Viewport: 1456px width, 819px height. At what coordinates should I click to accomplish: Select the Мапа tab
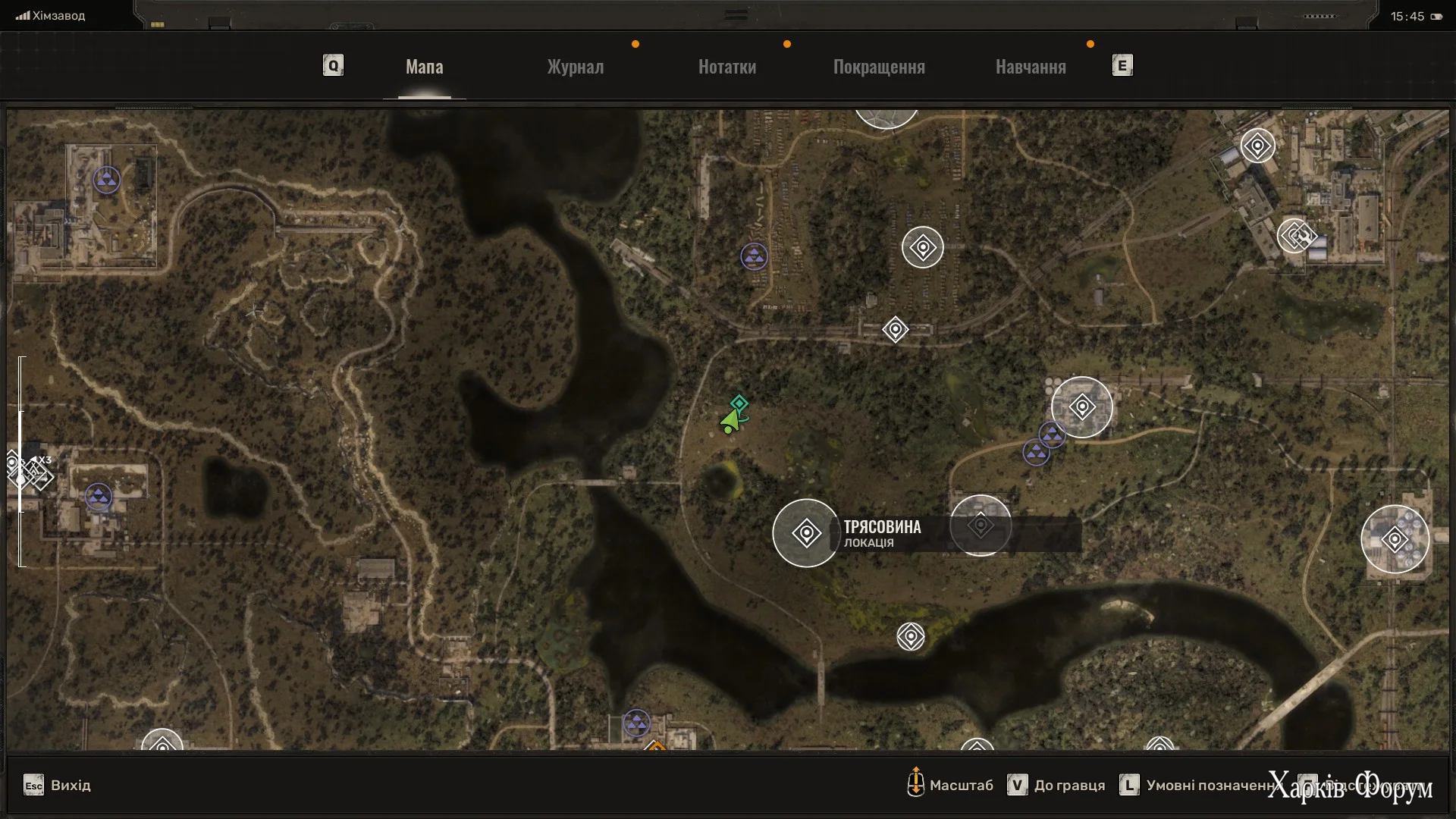click(424, 67)
